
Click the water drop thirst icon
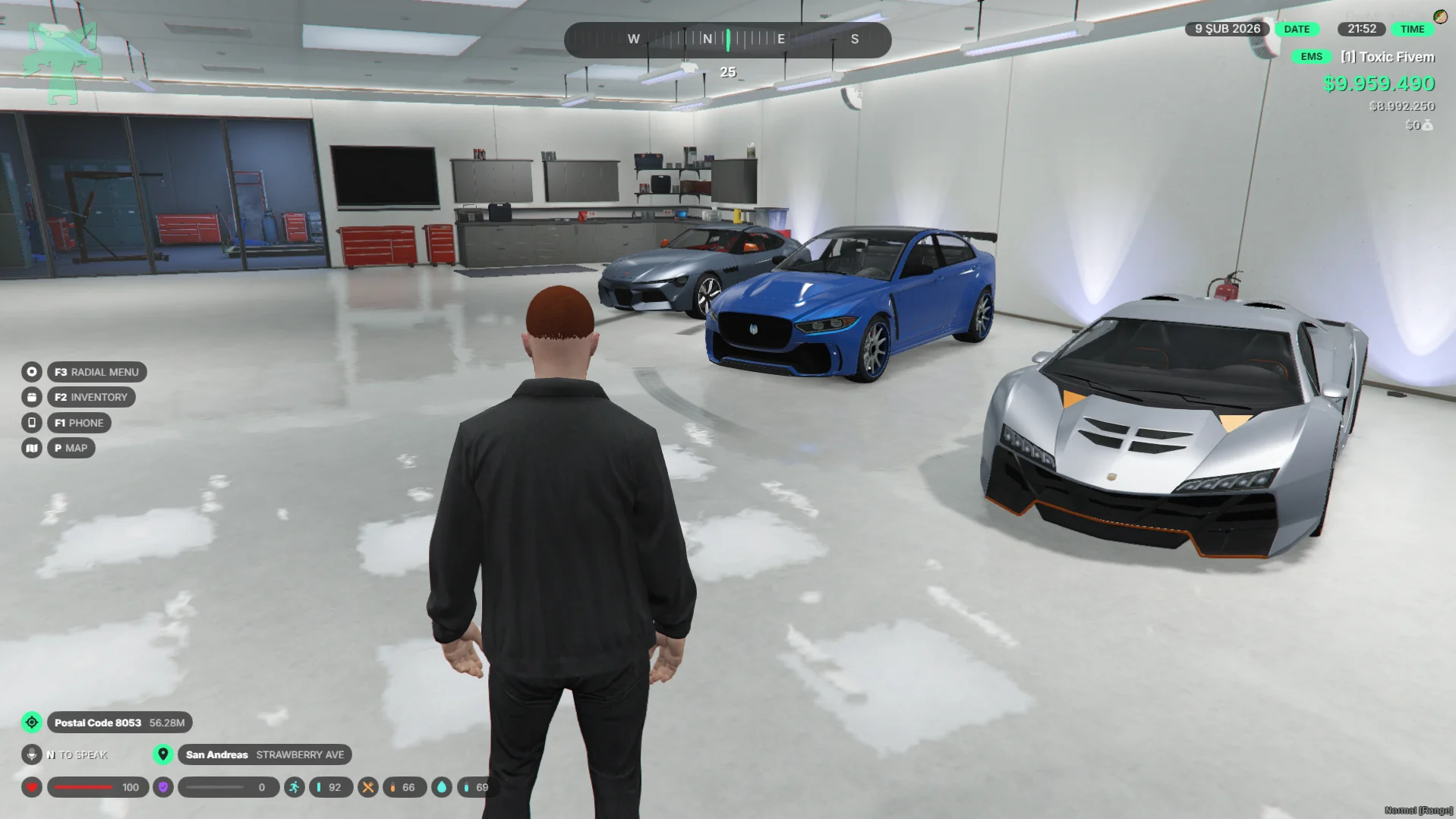[x=442, y=787]
